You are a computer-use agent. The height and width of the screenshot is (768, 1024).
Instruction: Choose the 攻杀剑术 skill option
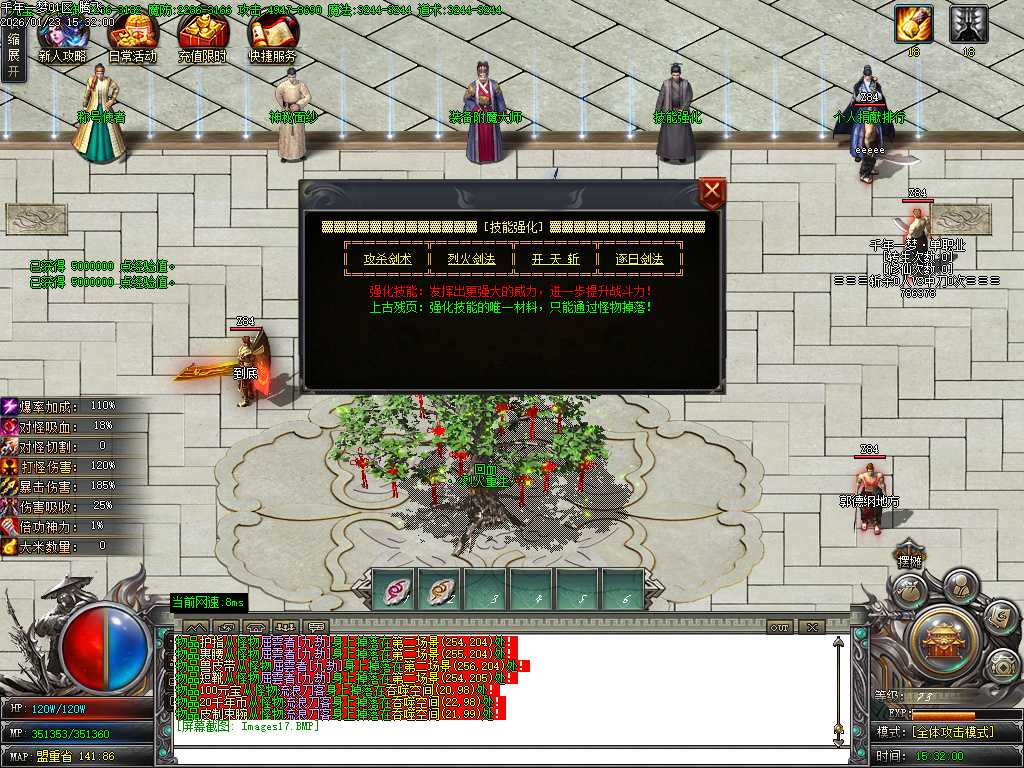(x=387, y=258)
